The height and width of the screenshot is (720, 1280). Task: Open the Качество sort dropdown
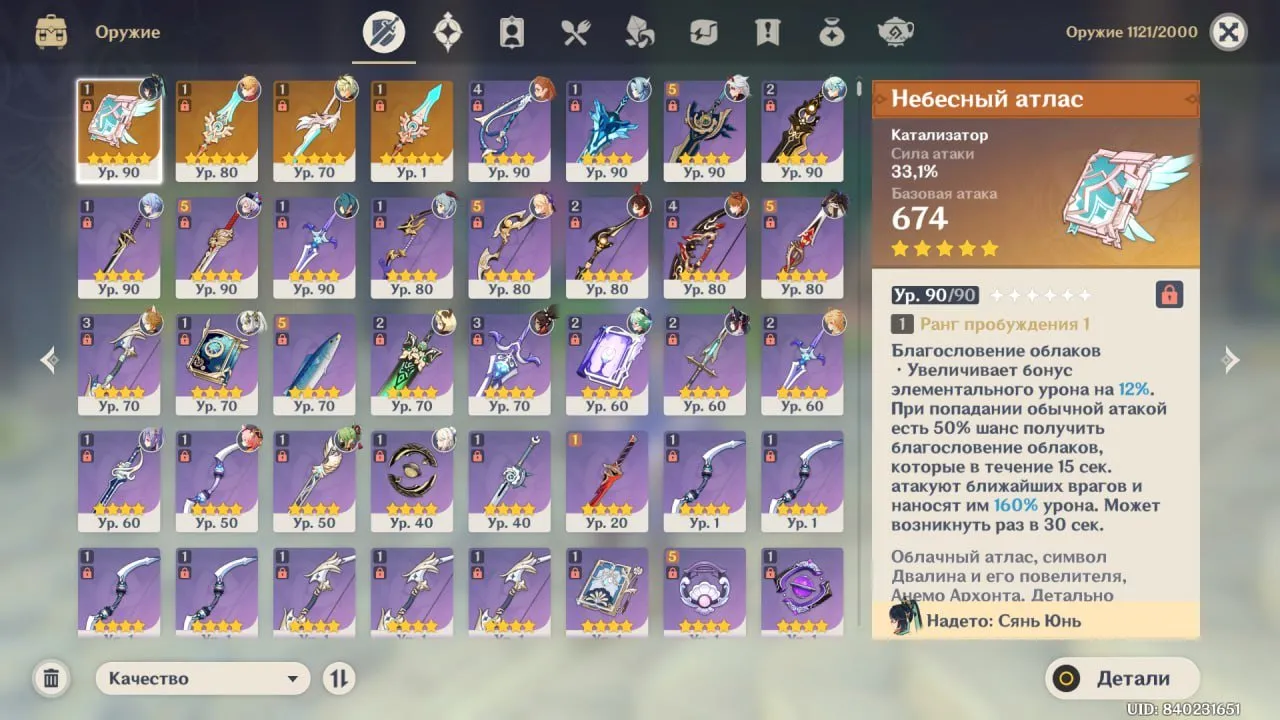(x=203, y=678)
